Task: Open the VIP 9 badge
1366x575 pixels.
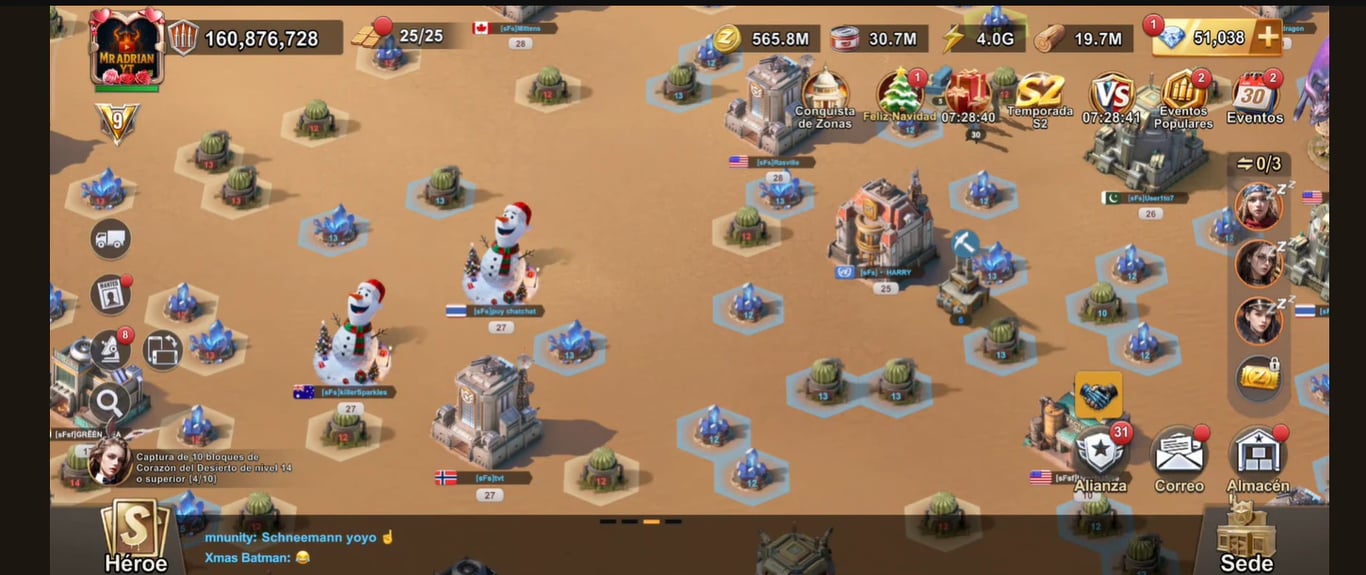Action: pos(117,123)
